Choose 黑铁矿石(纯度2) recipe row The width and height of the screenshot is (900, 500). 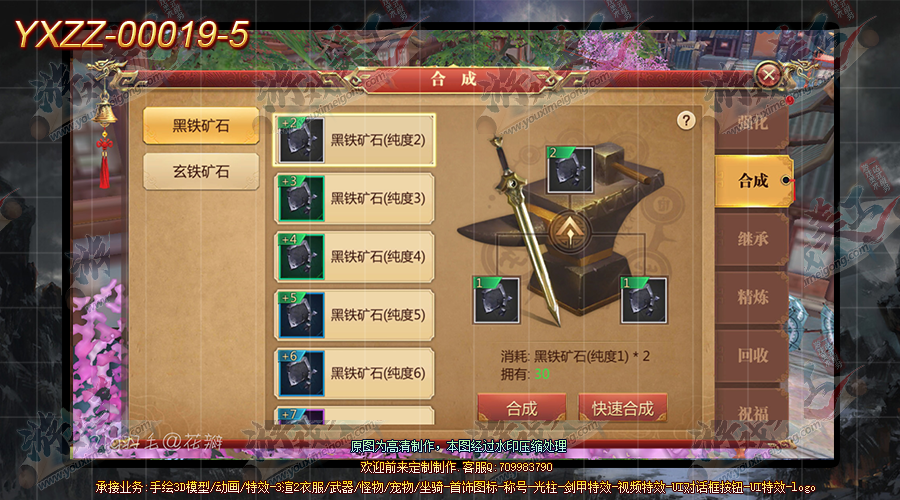click(x=354, y=140)
